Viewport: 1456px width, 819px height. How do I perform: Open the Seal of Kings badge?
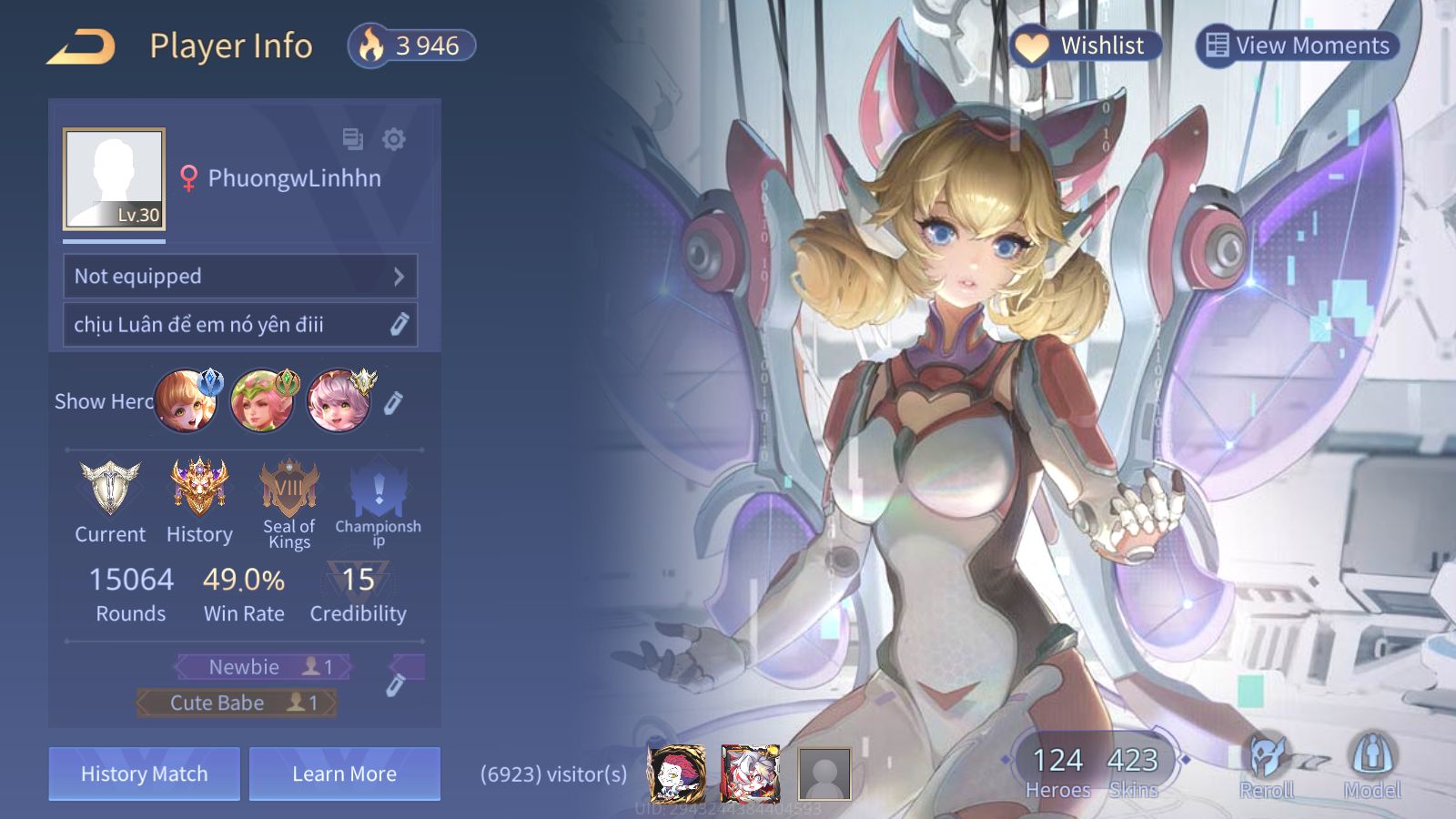pos(288,489)
